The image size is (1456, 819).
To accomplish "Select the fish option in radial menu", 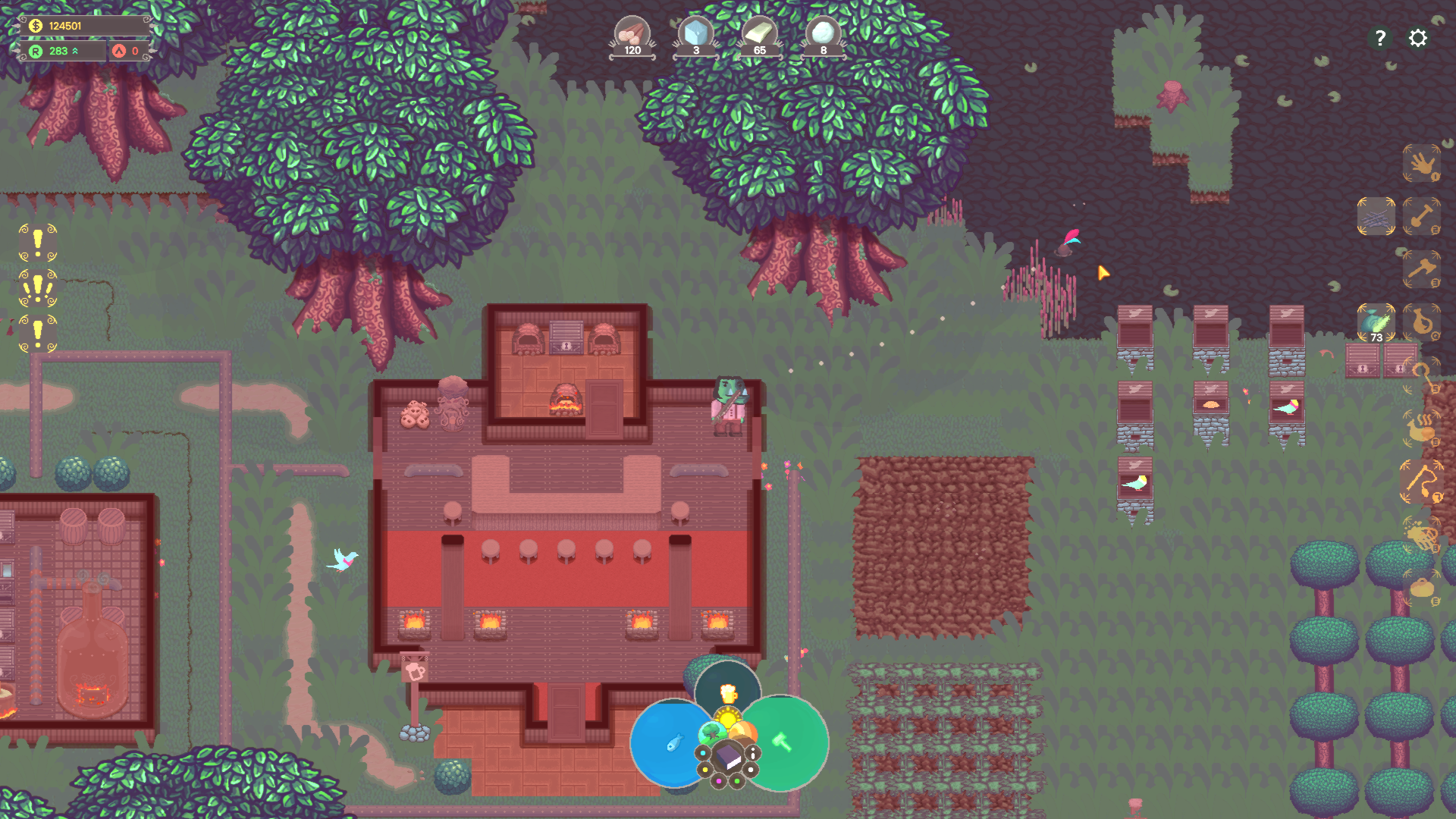I will (676, 742).
